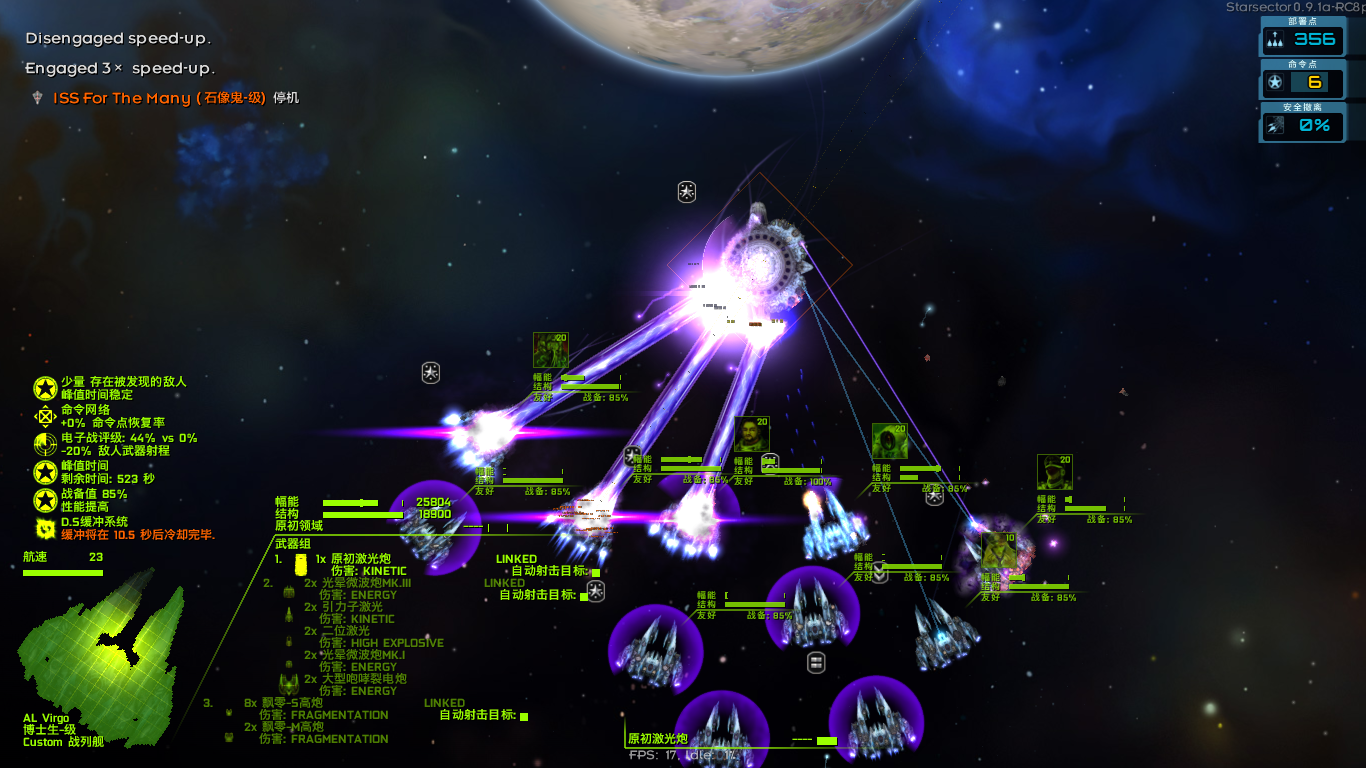Click the 命令网络 command network icon
1366x768 pixels.
click(x=44, y=416)
